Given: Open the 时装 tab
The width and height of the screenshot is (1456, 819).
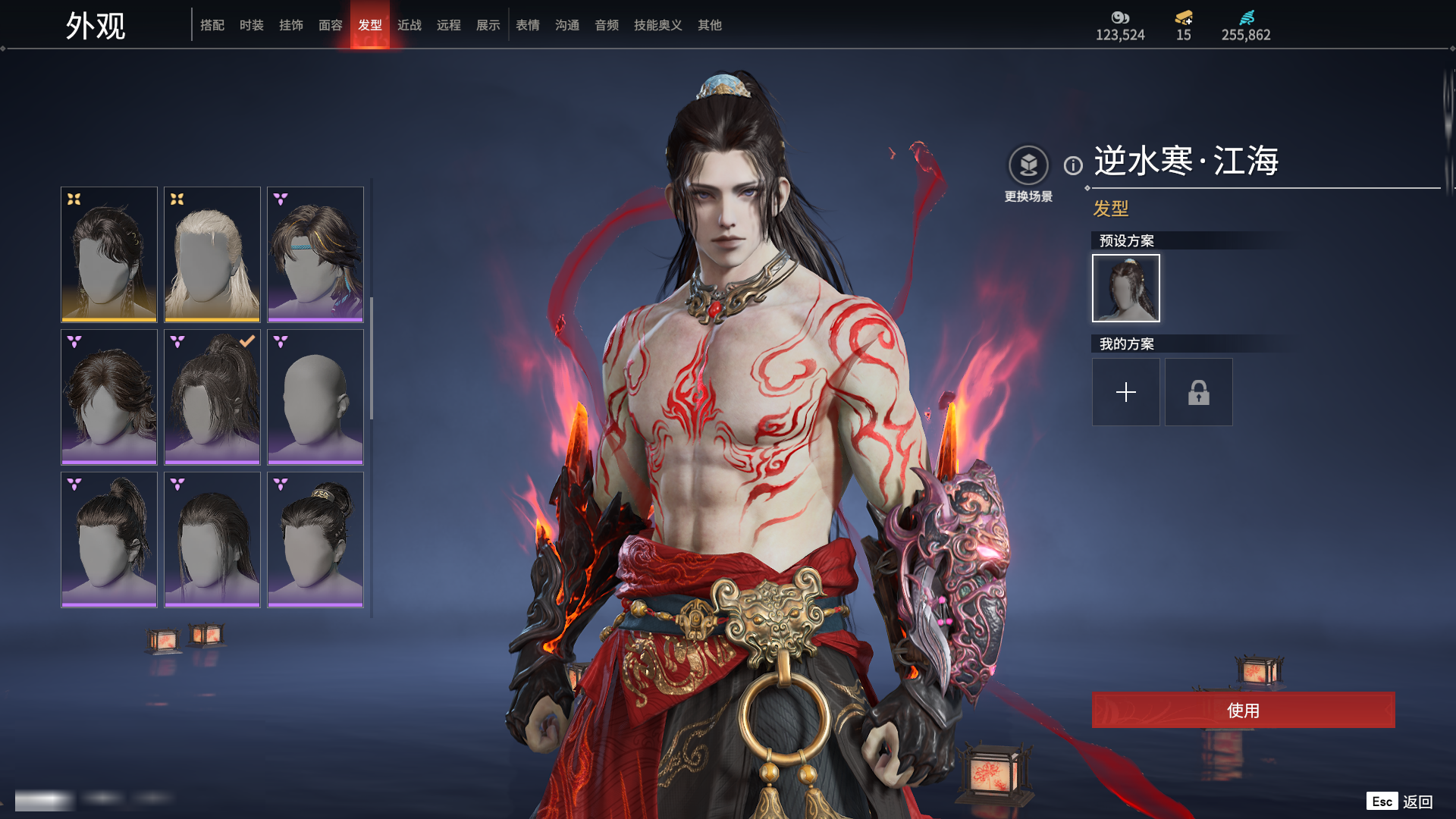Looking at the screenshot, I should point(252,25).
